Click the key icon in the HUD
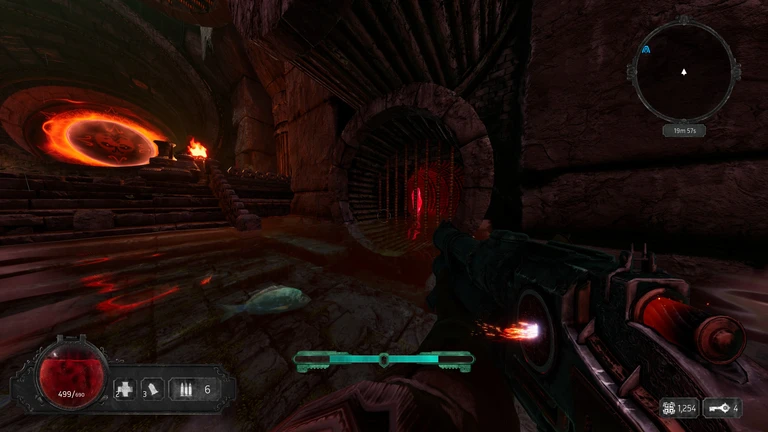768x432 pixels. [718, 408]
